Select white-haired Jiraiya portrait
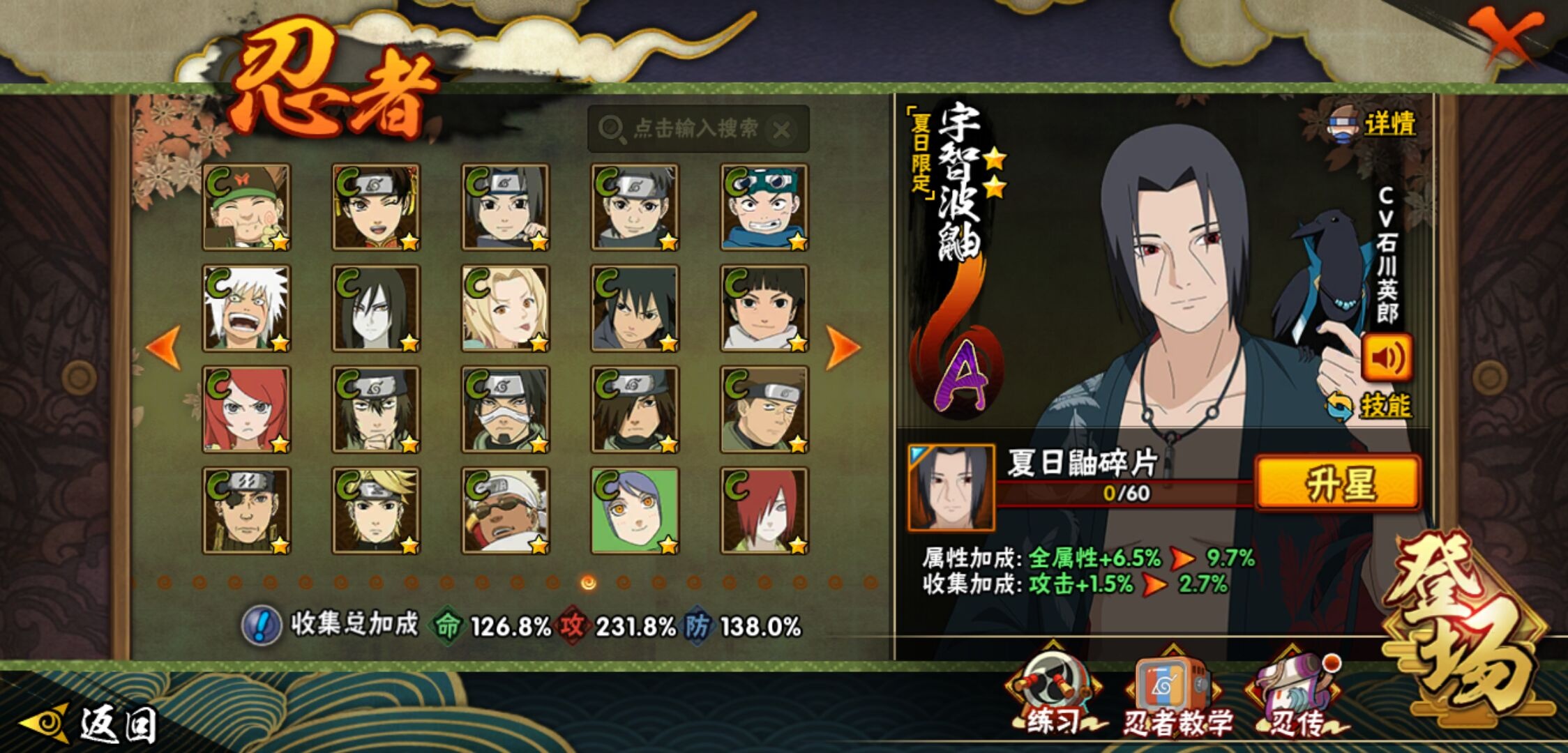This screenshot has width=1568, height=753. click(246, 308)
